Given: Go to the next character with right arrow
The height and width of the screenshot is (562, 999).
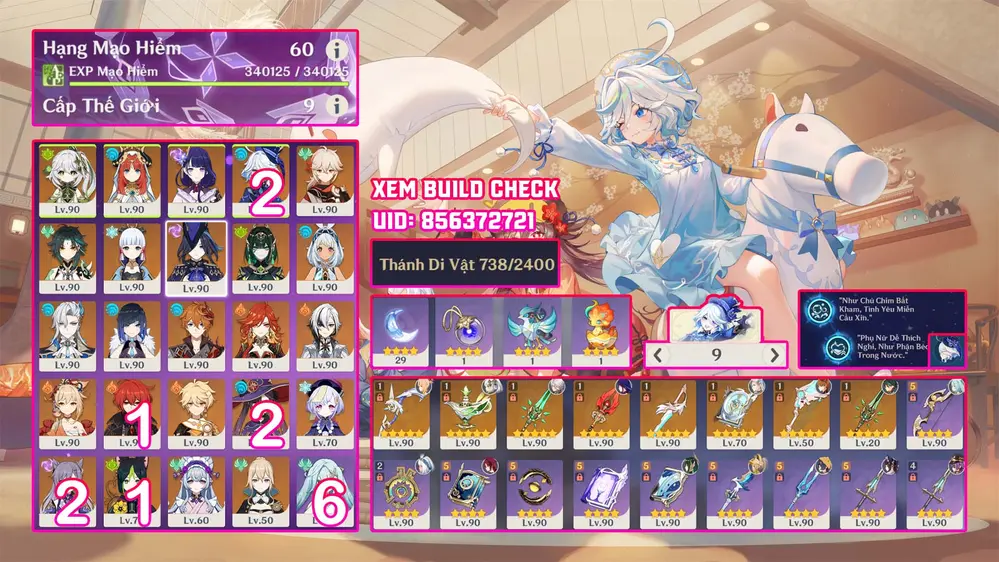Looking at the screenshot, I should tap(772, 354).
